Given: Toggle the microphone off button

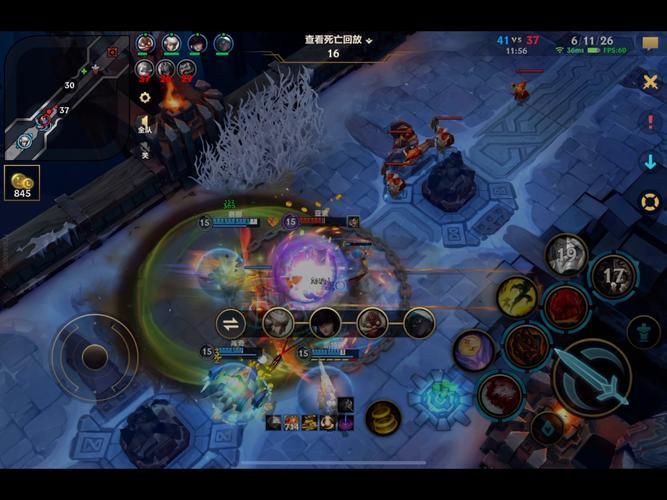Looking at the screenshot, I should [x=145, y=150].
